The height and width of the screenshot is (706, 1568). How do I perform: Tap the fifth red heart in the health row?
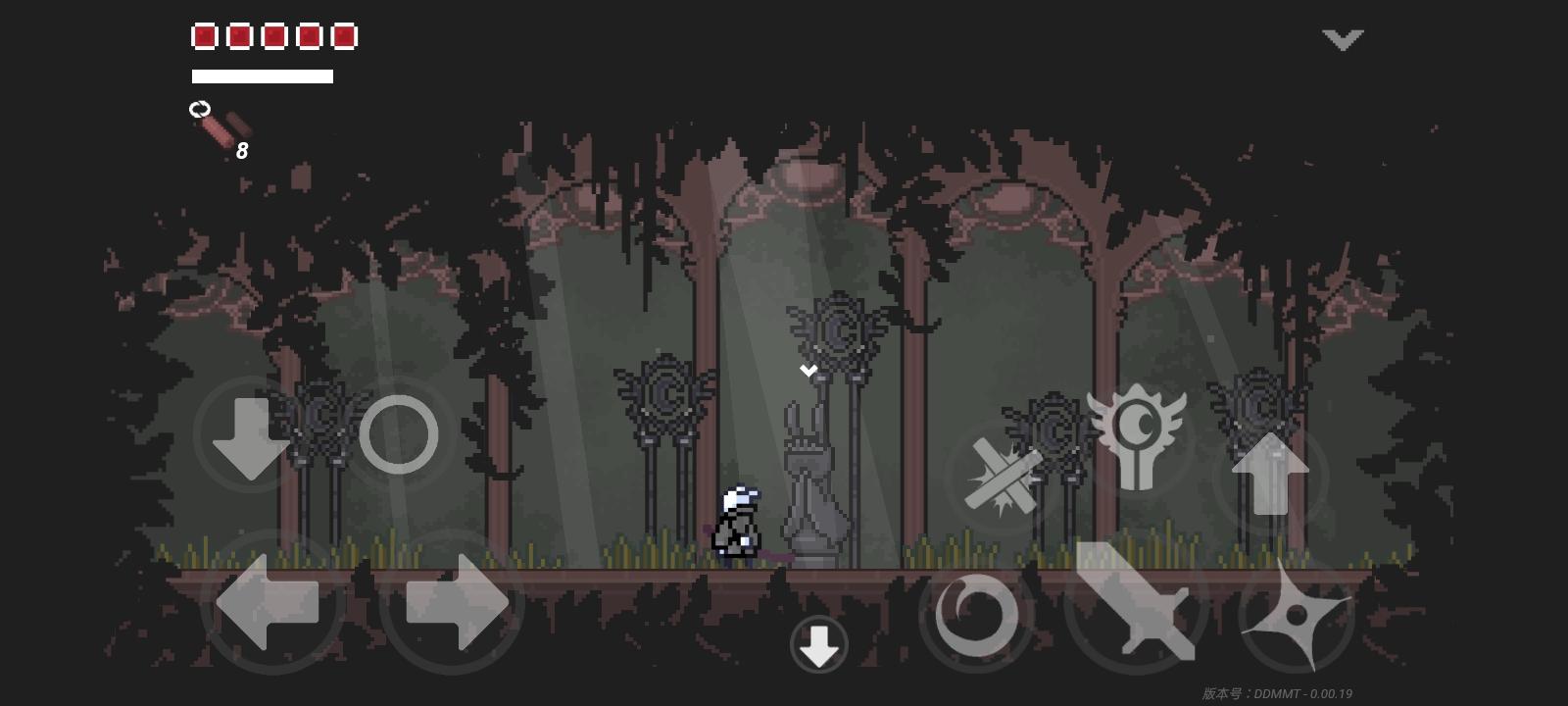click(x=343, y=36)
